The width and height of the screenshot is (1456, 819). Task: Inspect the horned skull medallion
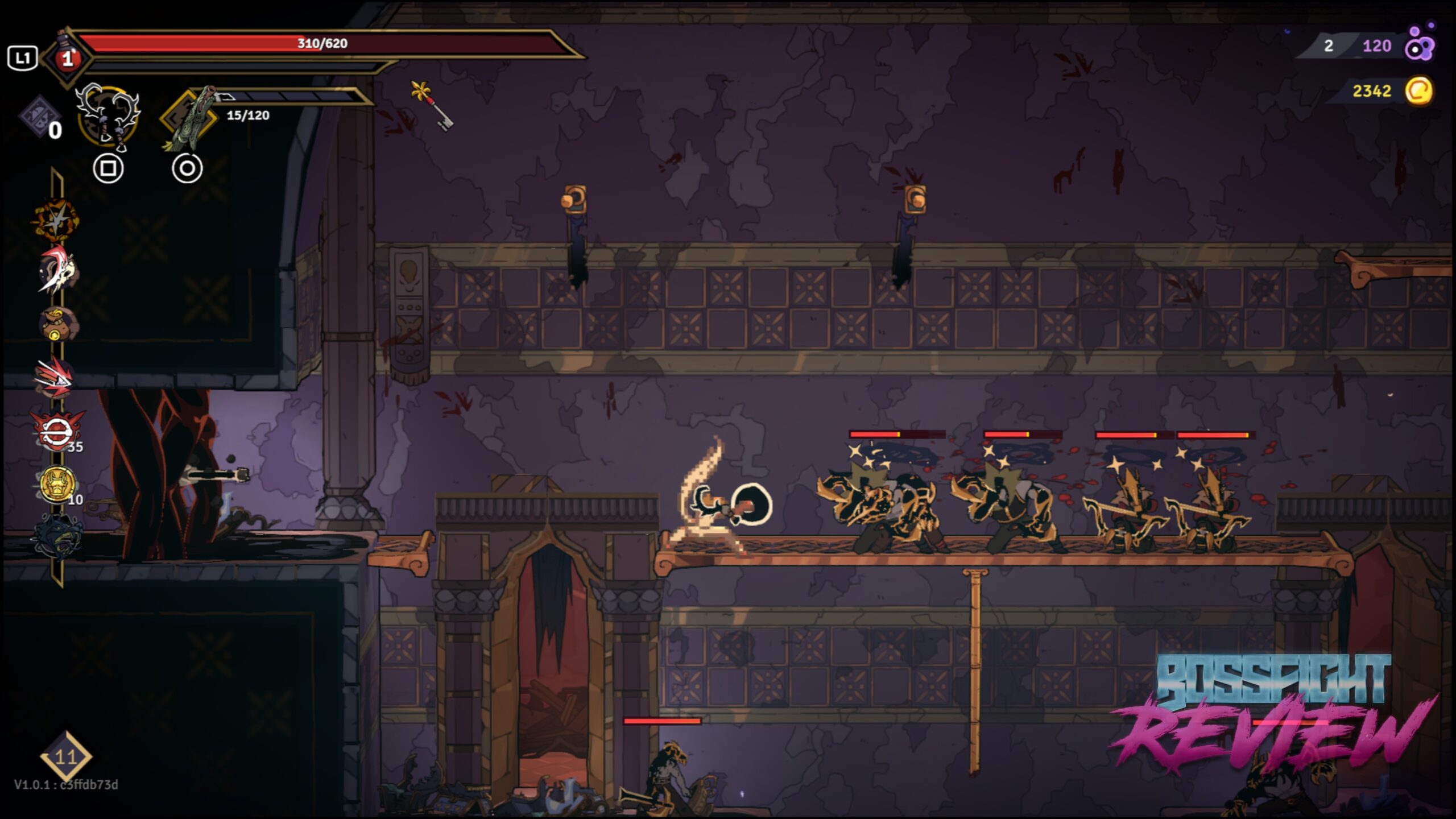56,270
